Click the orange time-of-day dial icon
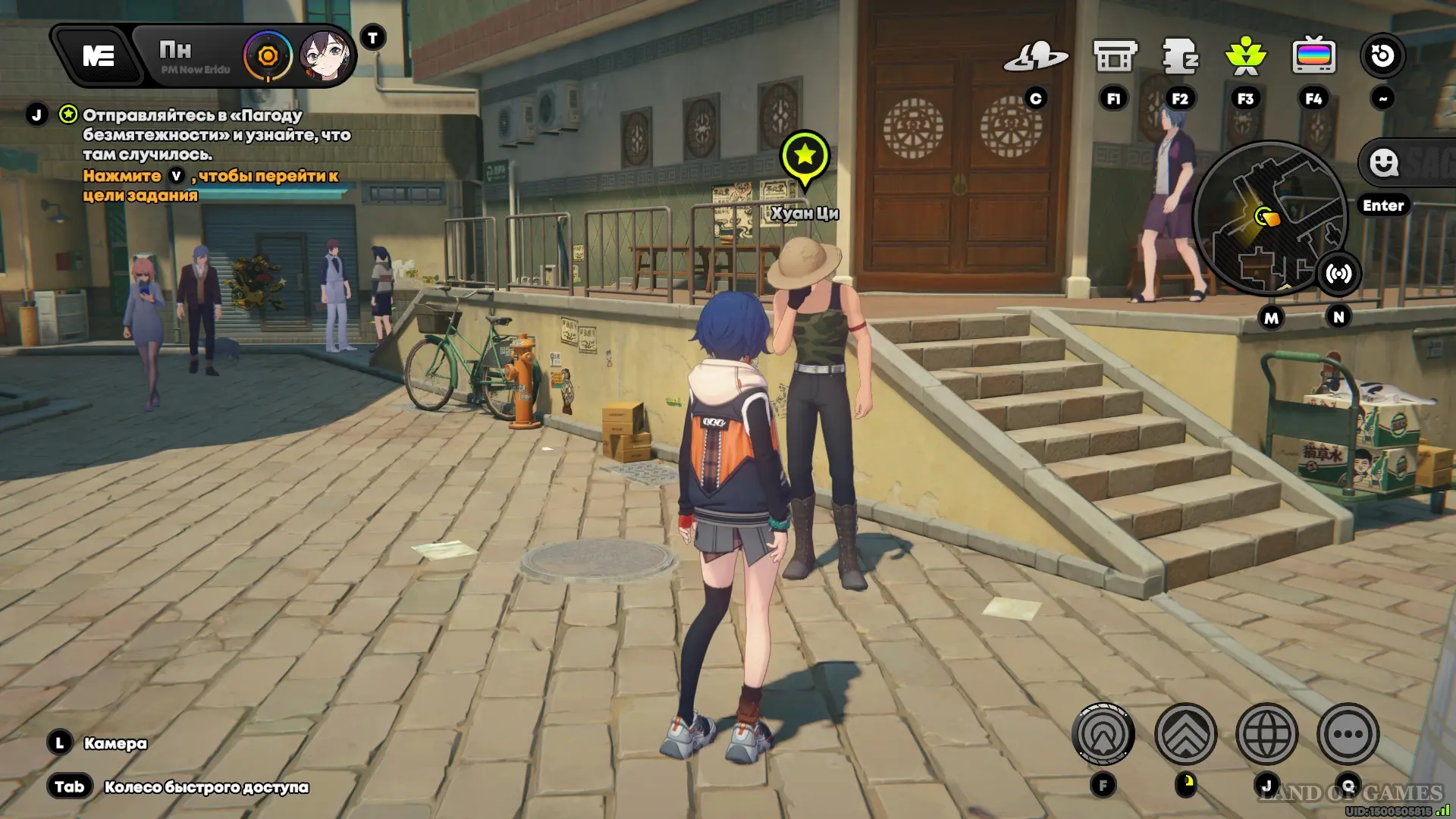Screen dimensions: 1456x819 [x=268, y=56]
